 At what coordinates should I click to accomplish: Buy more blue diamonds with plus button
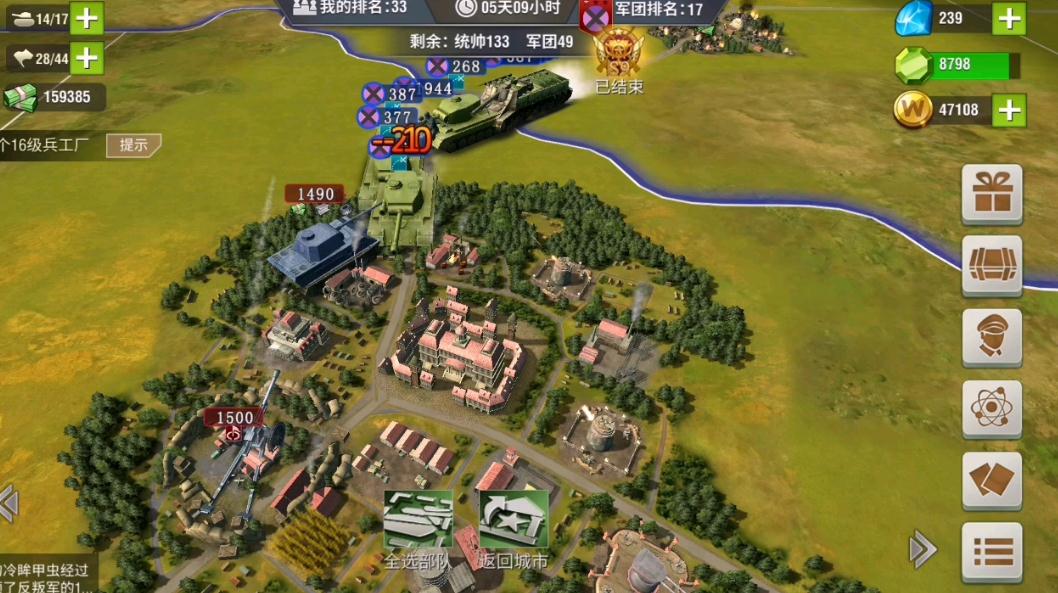[1009, 18]
